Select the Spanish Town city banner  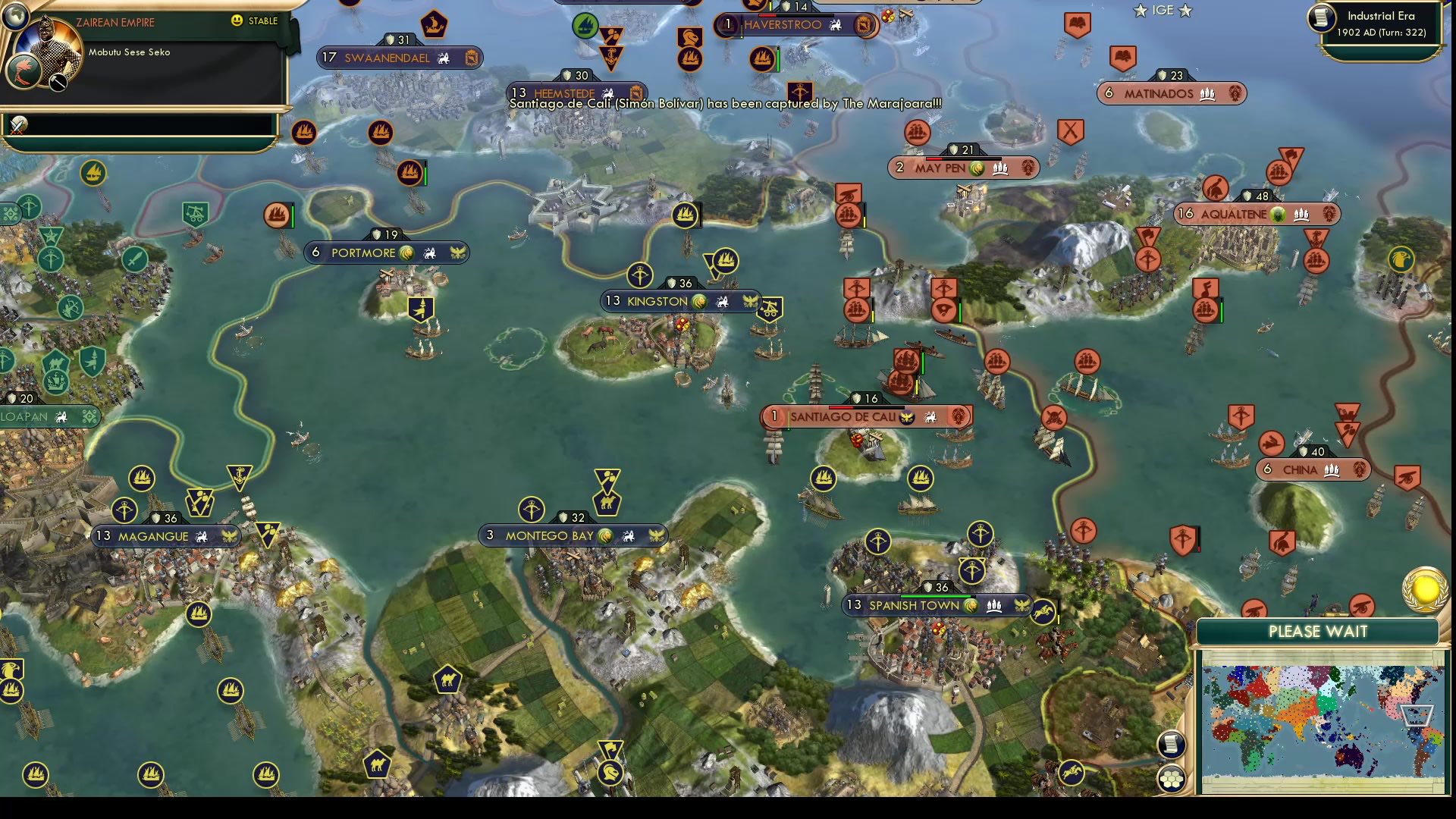(x=933, y=607)
